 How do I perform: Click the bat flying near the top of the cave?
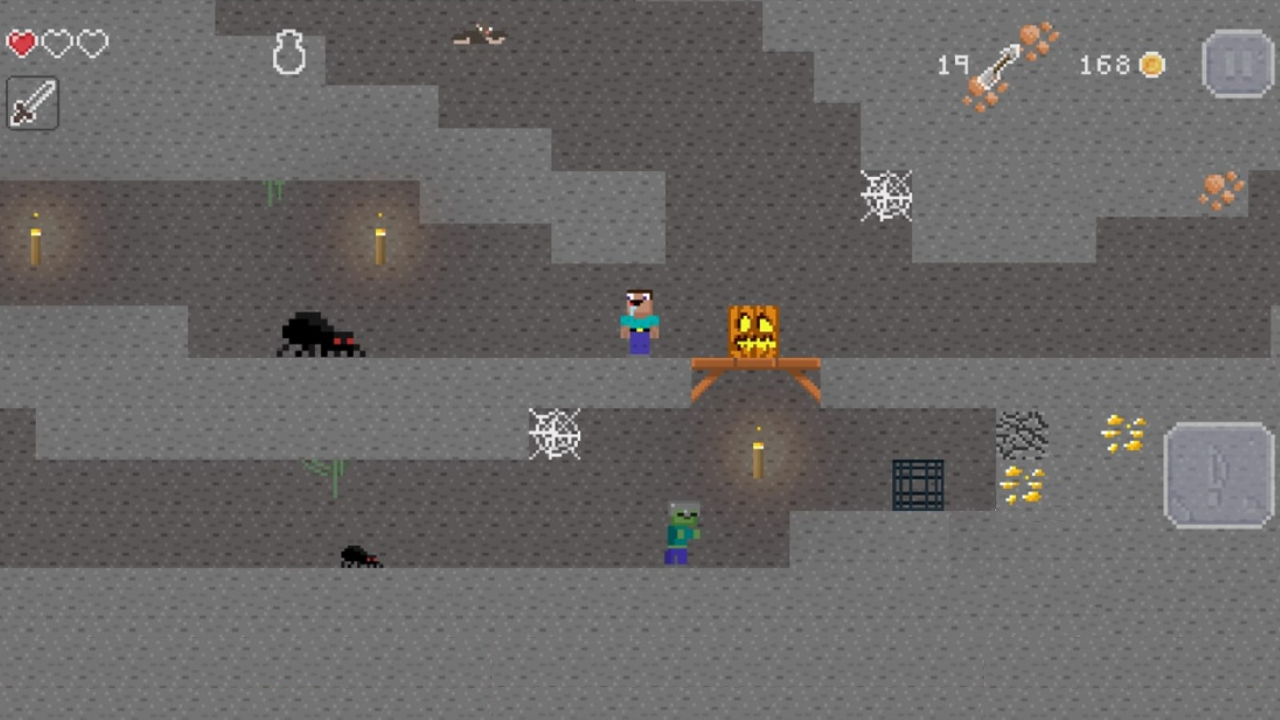(x=478, y=33)
